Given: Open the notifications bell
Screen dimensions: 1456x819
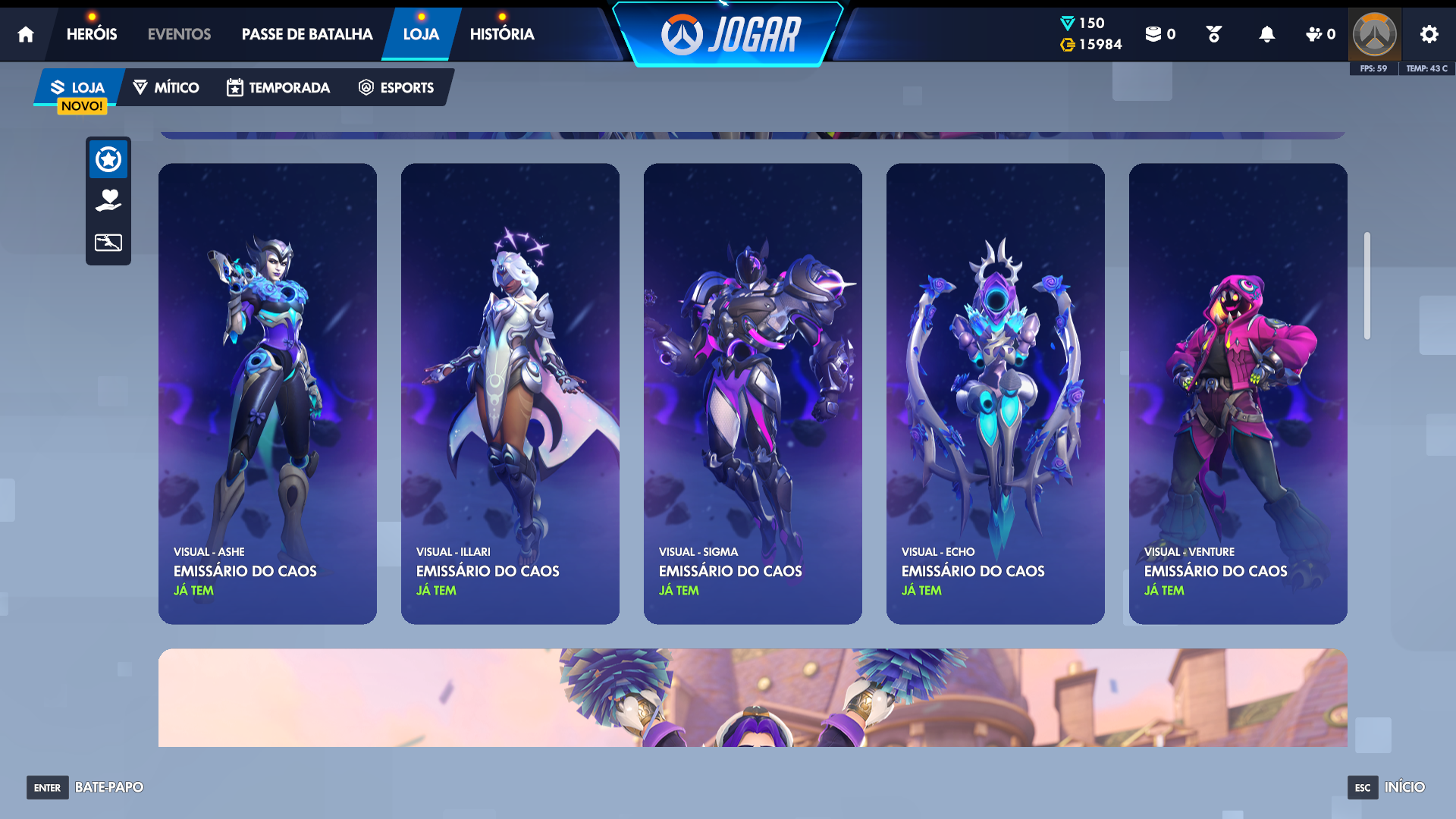Looking at the screenshot, I should point(1266,34).
